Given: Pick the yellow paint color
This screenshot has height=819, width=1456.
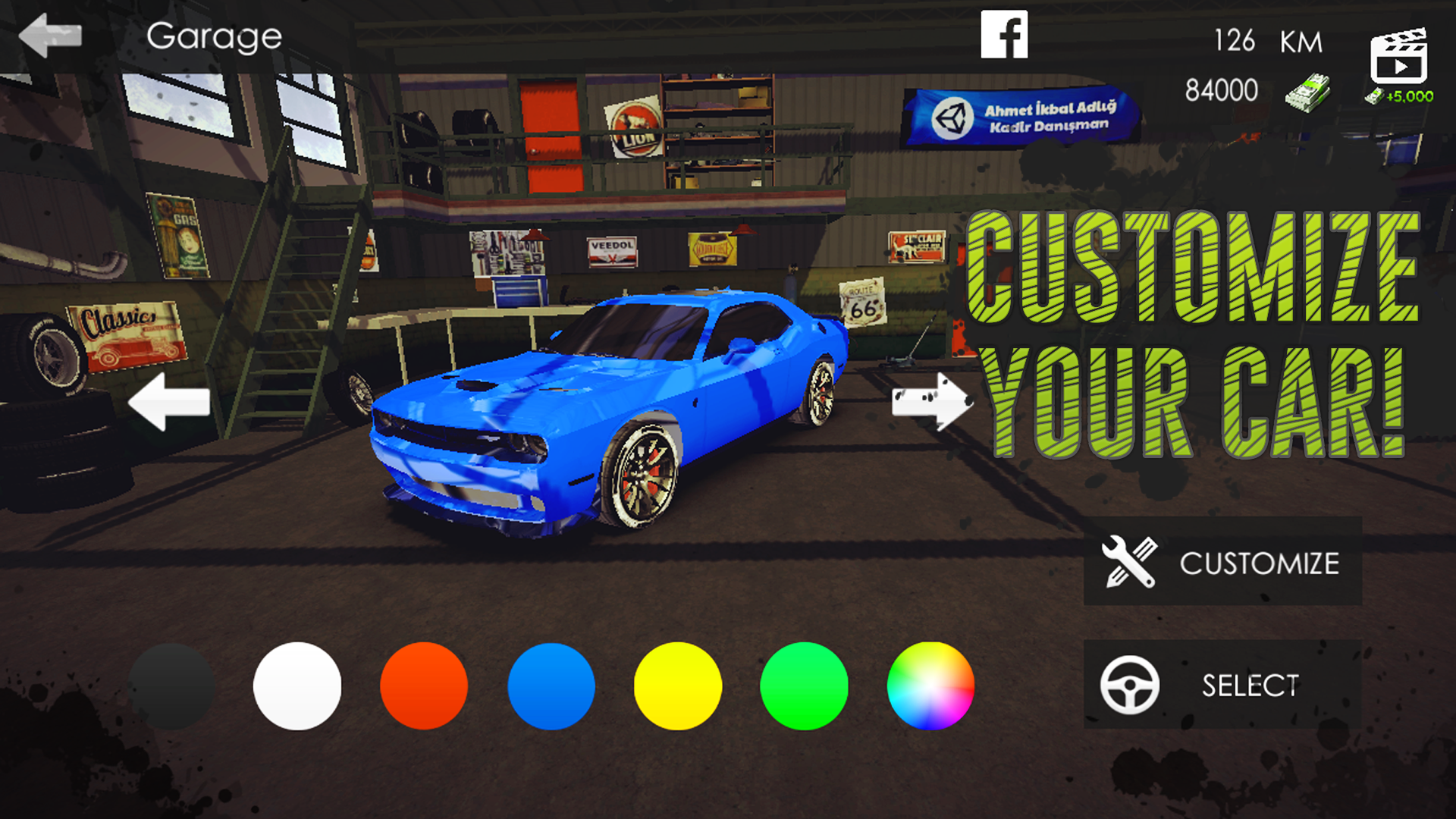Looking at the screenshot, I should (677, 685).
